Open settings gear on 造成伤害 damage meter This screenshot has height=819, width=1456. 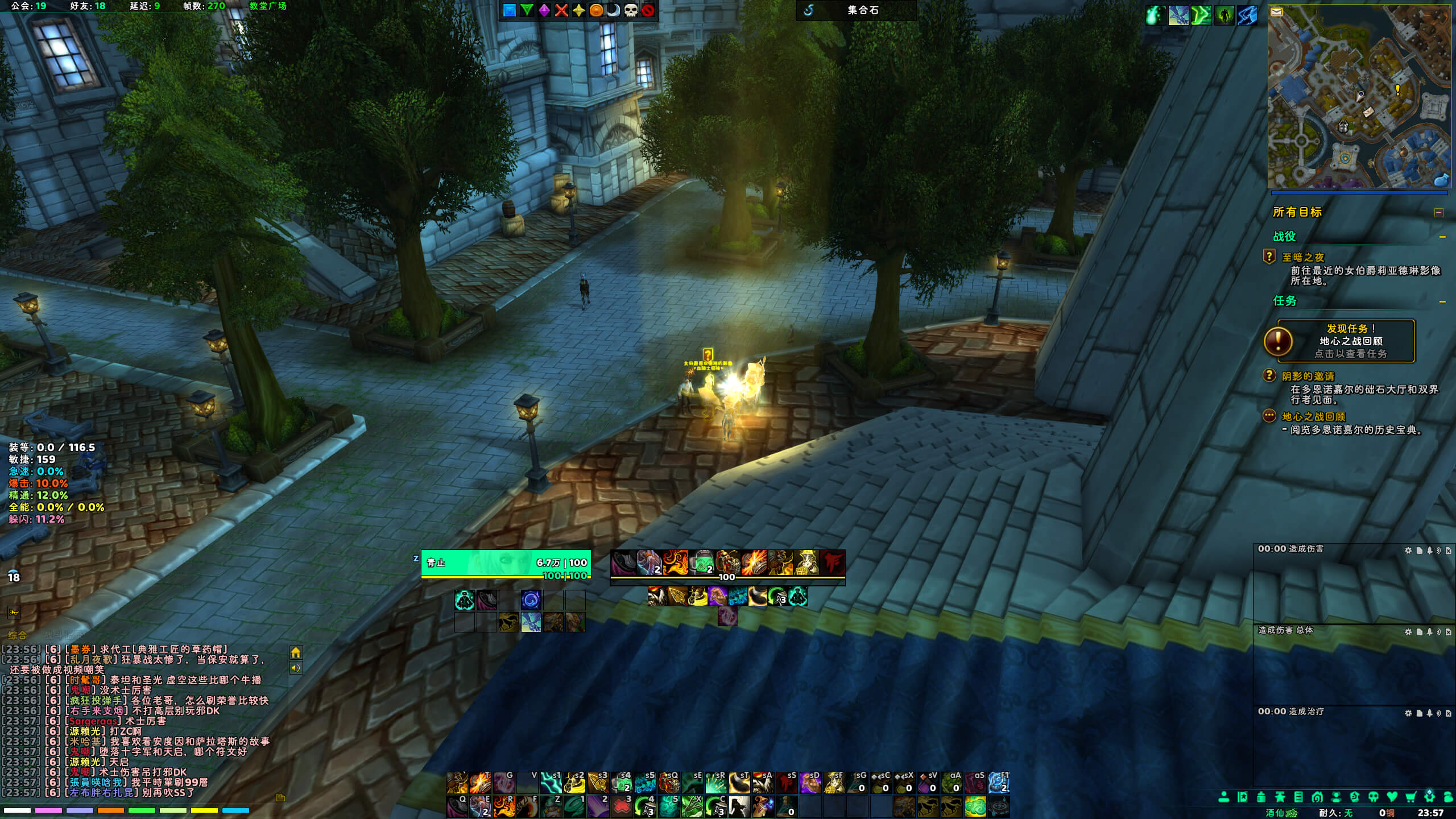(x=1408, y=551)
